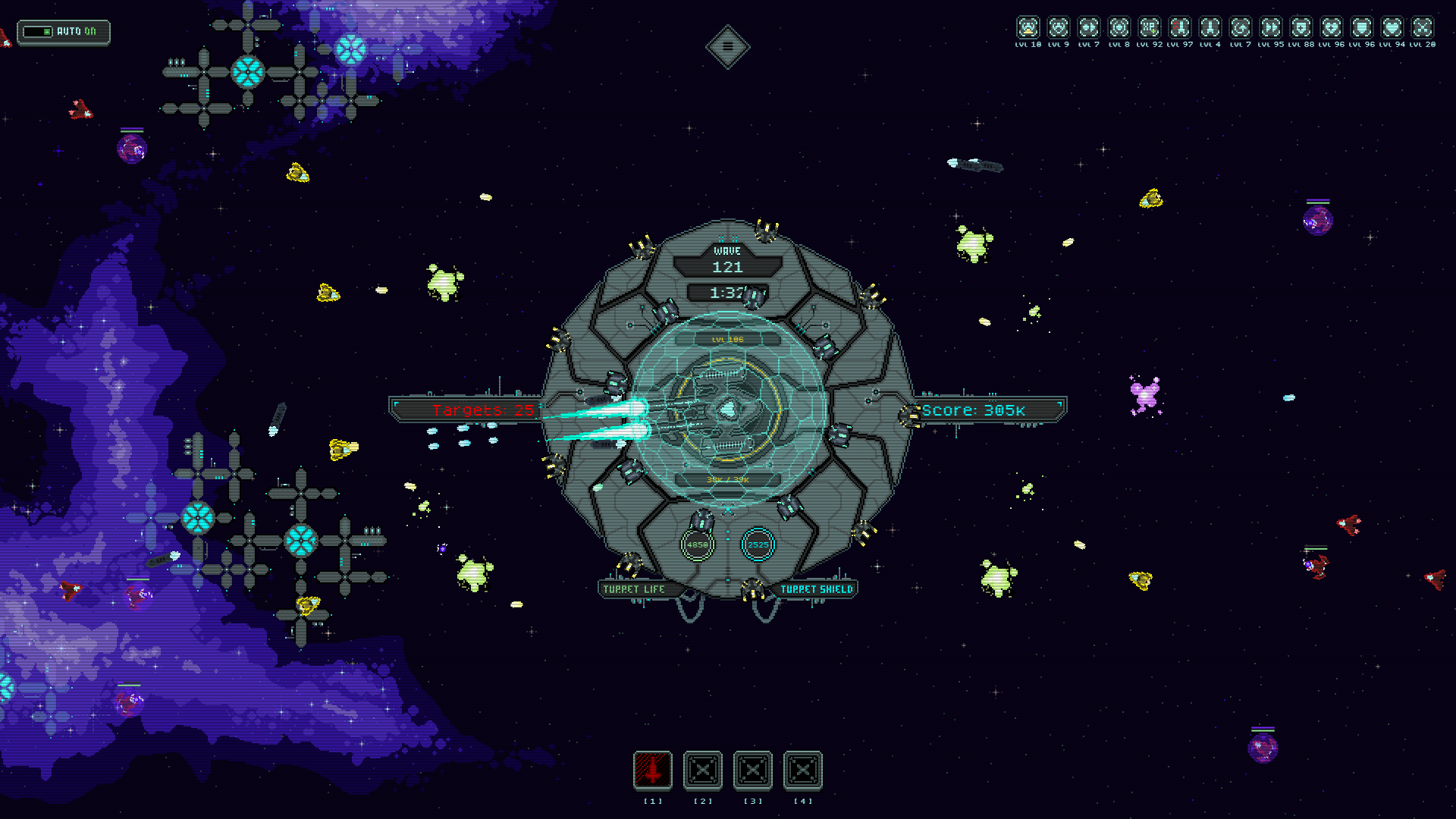Pick the striped heart icon, level 94
This screenshot has width=1456, height=819.
tap(1392, 28)
